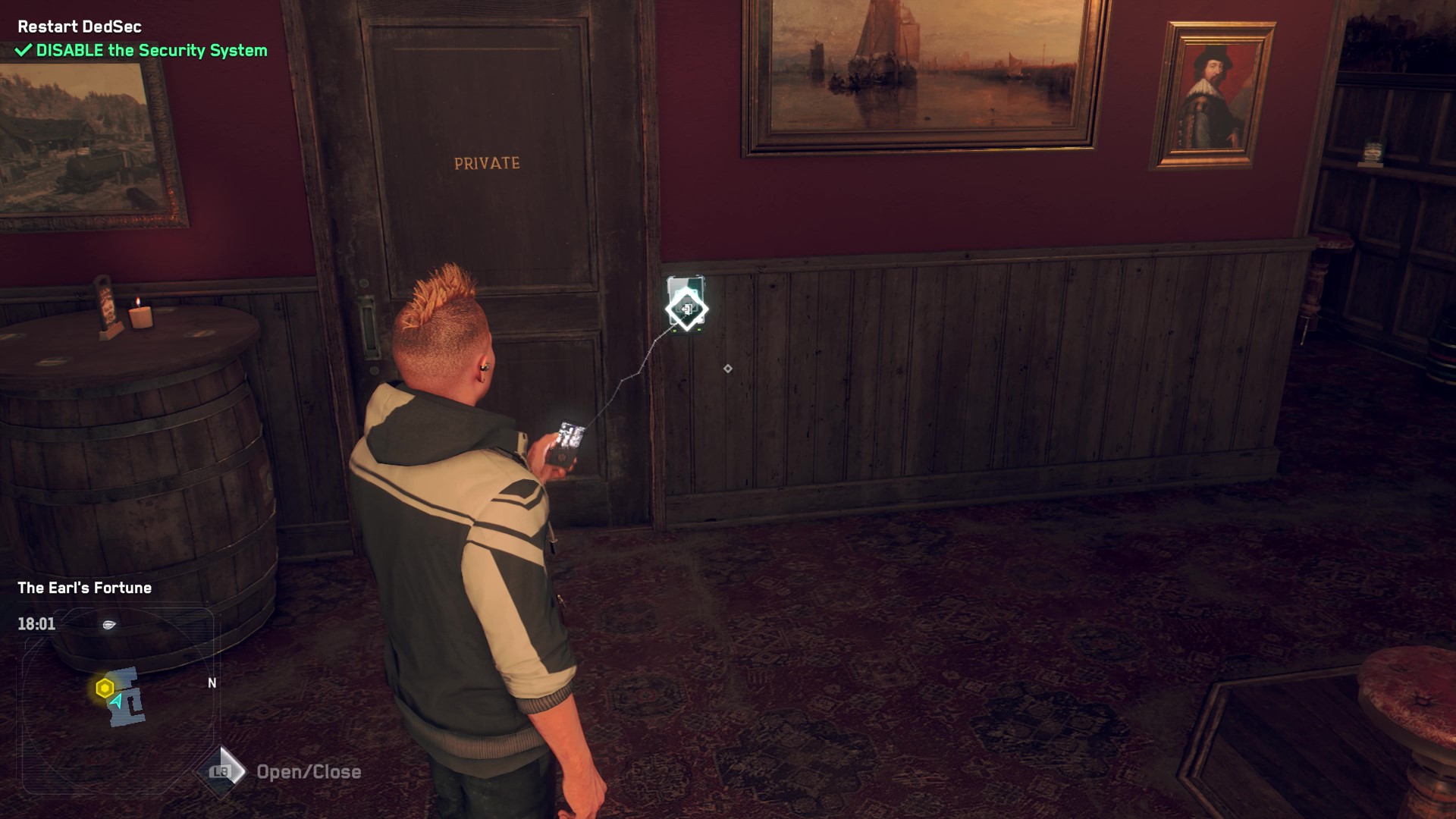
Task: Click the yellow hexagon objective marker on minimap
Action: (x=105, y=688)
